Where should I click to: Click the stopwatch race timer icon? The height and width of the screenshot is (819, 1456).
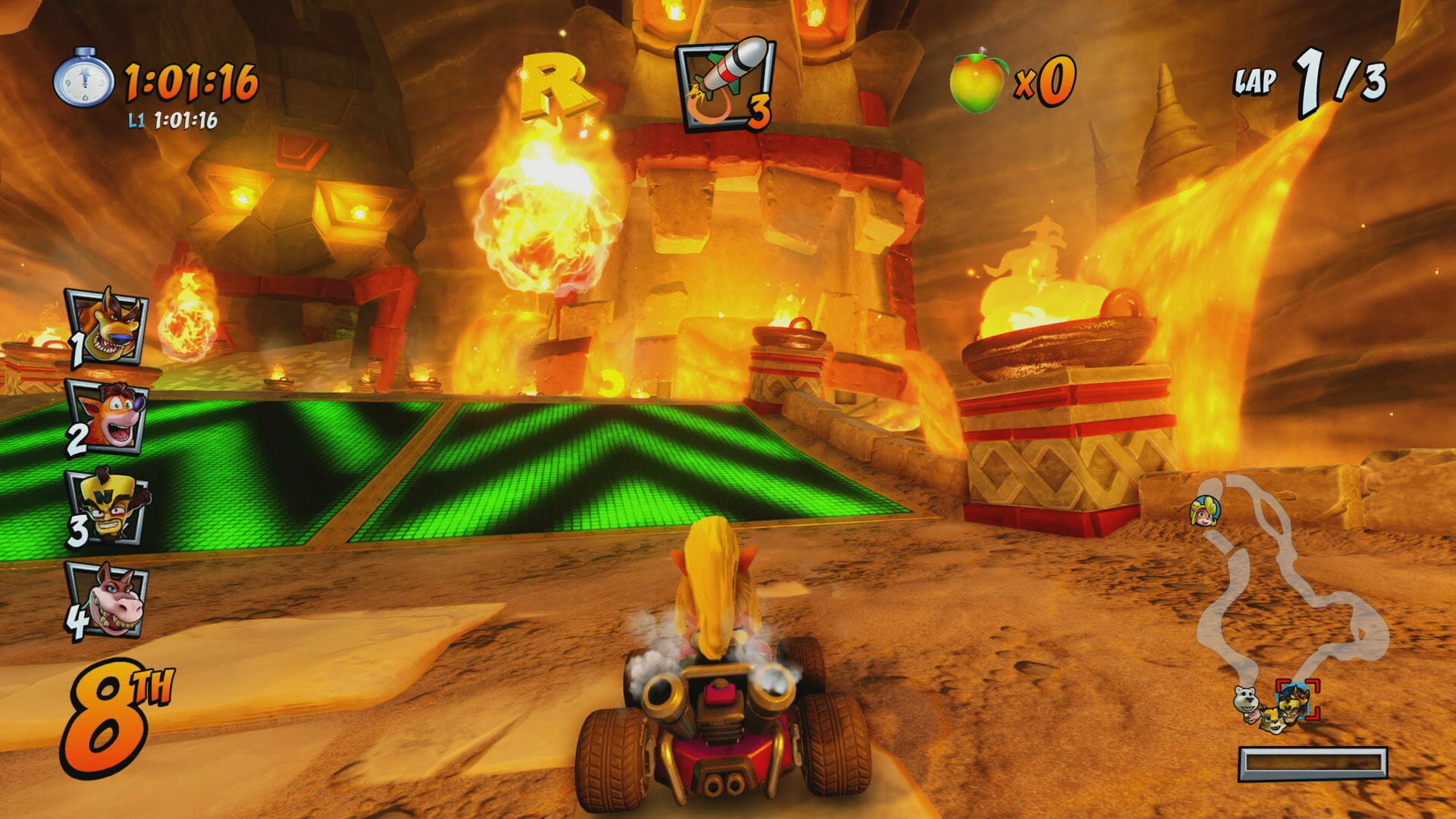point(83,79)
